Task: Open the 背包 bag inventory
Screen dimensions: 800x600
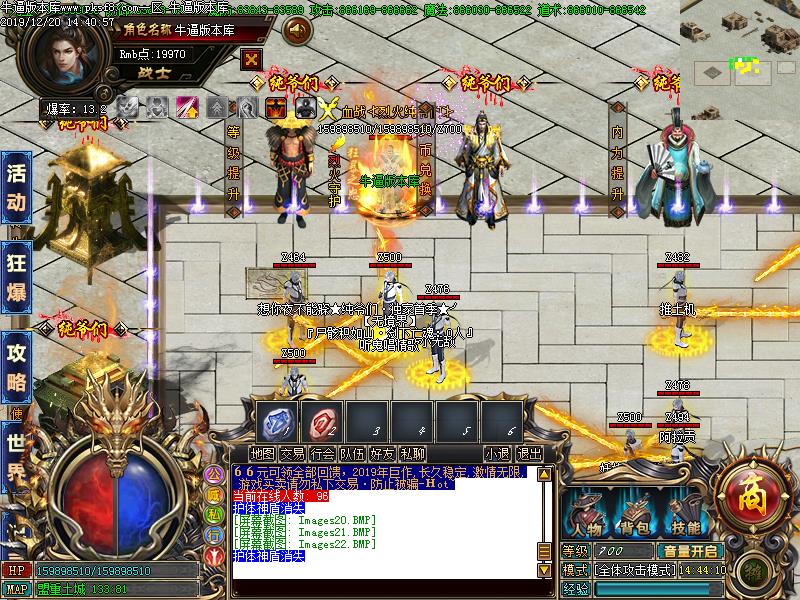Action: 636,516
